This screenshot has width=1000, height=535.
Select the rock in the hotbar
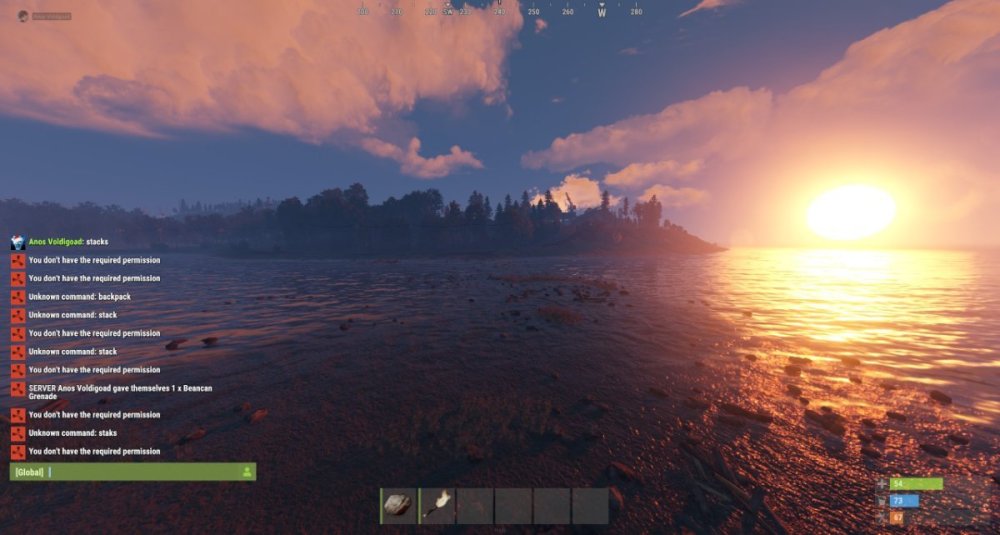[x=398, y=506]
